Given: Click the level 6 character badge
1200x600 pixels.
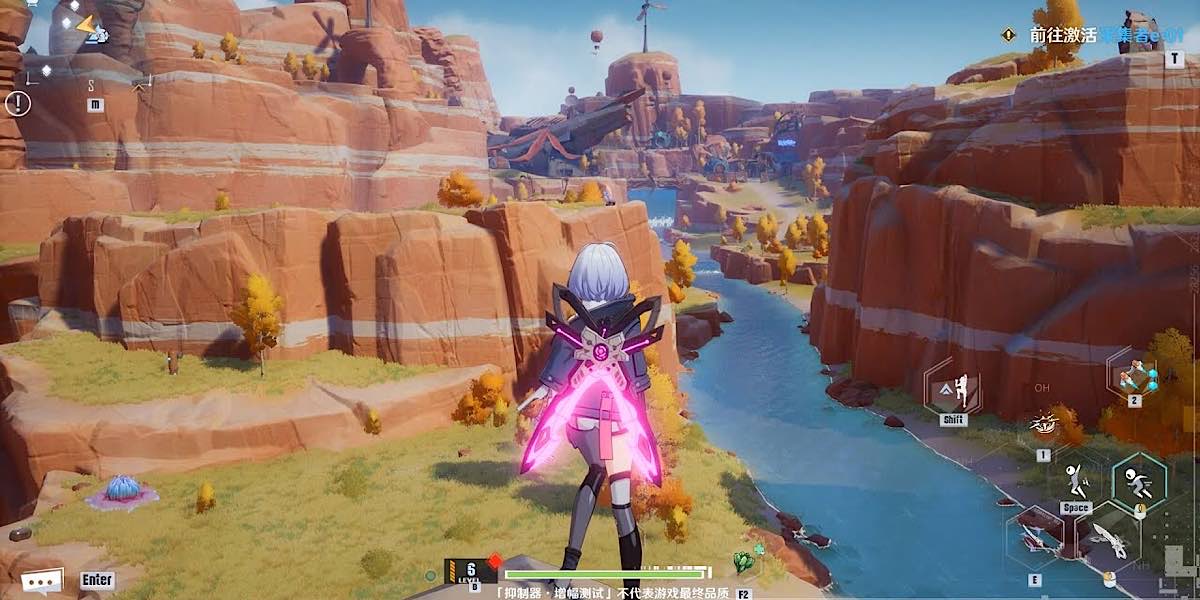Looking at the screenshot, I should (470, 572).
